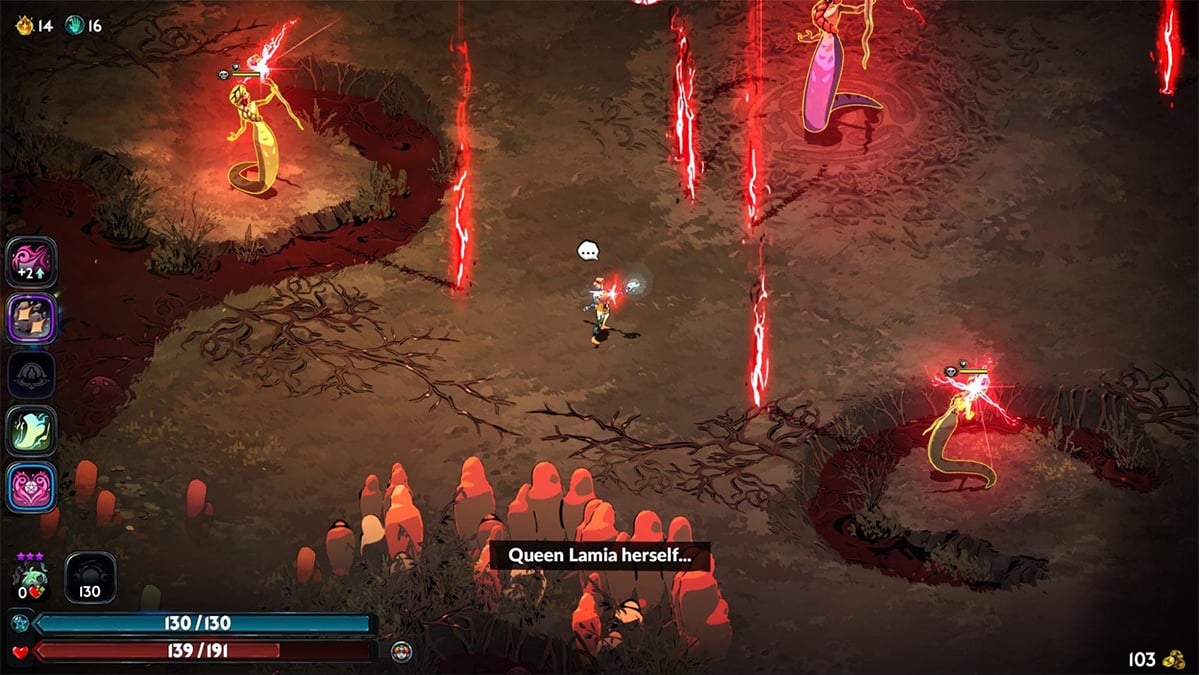
Task: Select the blue-framed pink heart boon
Action: (31, 488)
